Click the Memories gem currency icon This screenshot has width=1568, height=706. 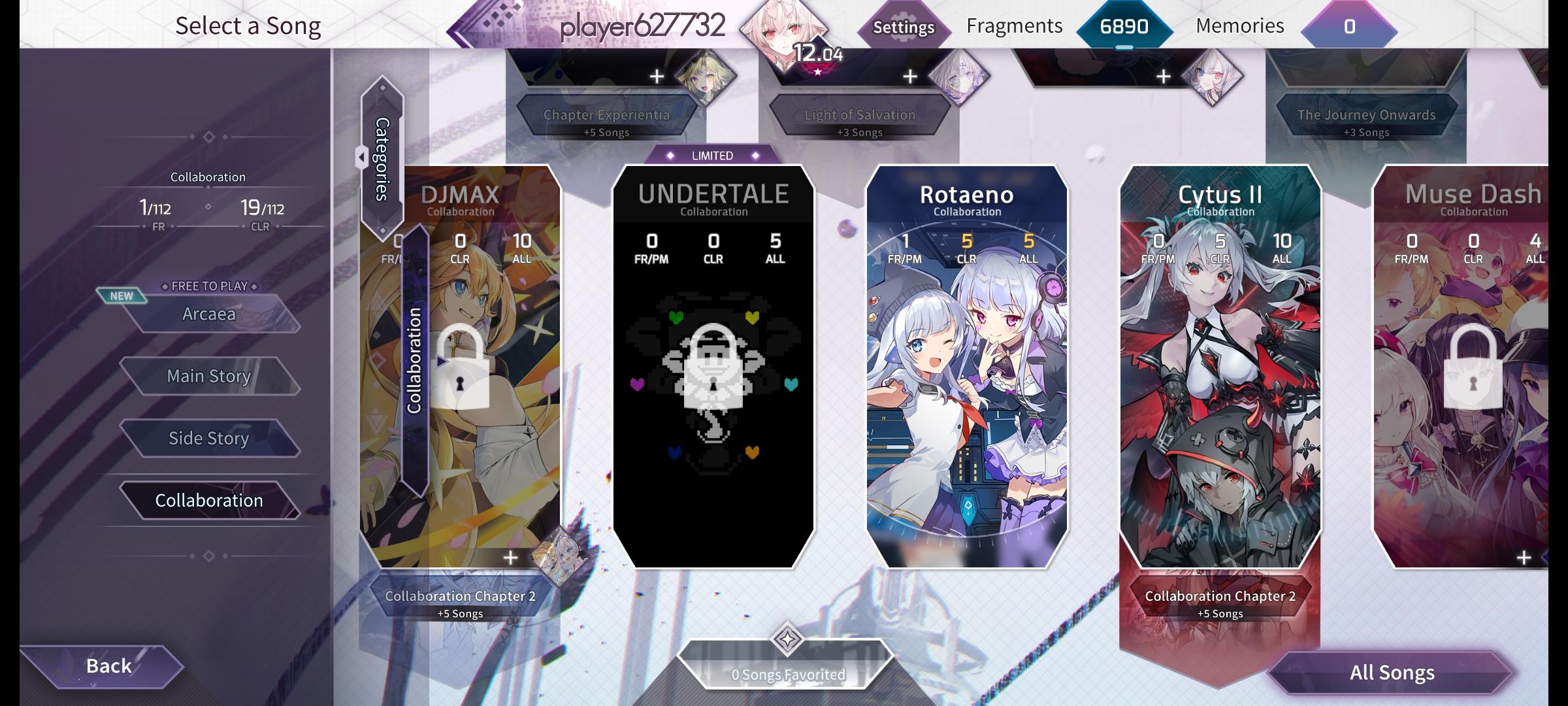[x=1348, y=27]
